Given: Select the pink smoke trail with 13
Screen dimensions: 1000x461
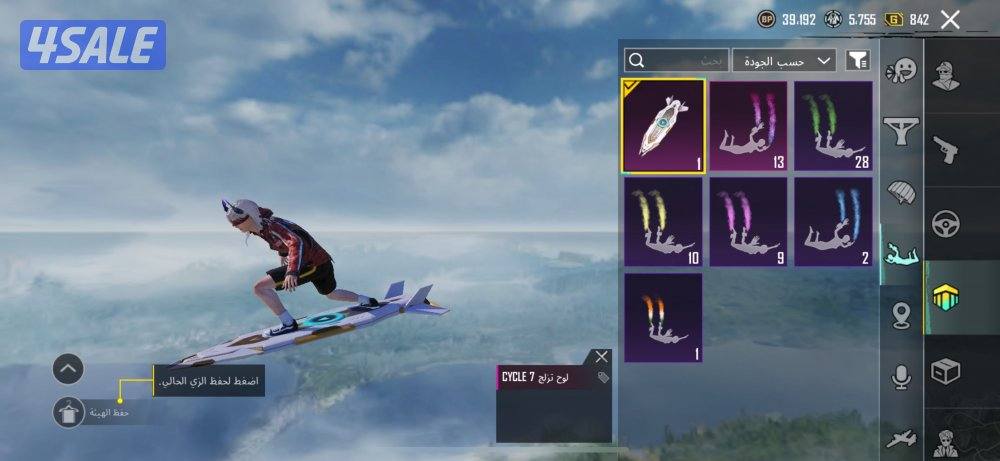Looking at the screenshot, I should click(x=749, y=127).
